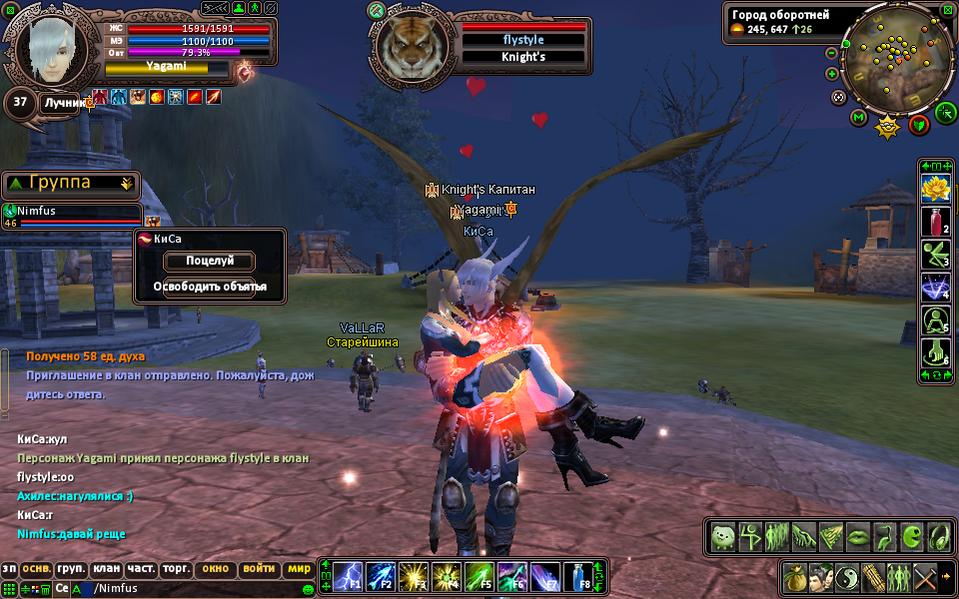Click the green headphones icon
This screenshot has width=959, height=599.
click(x=938, y=537)
